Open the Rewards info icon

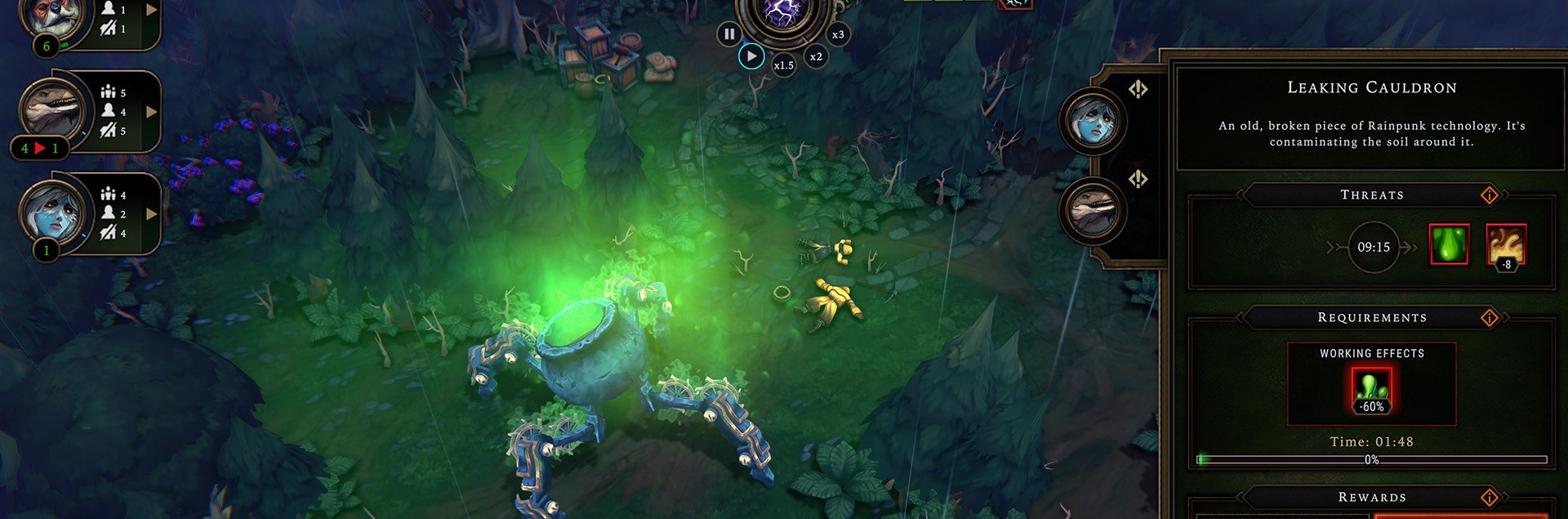(1490, 497)
